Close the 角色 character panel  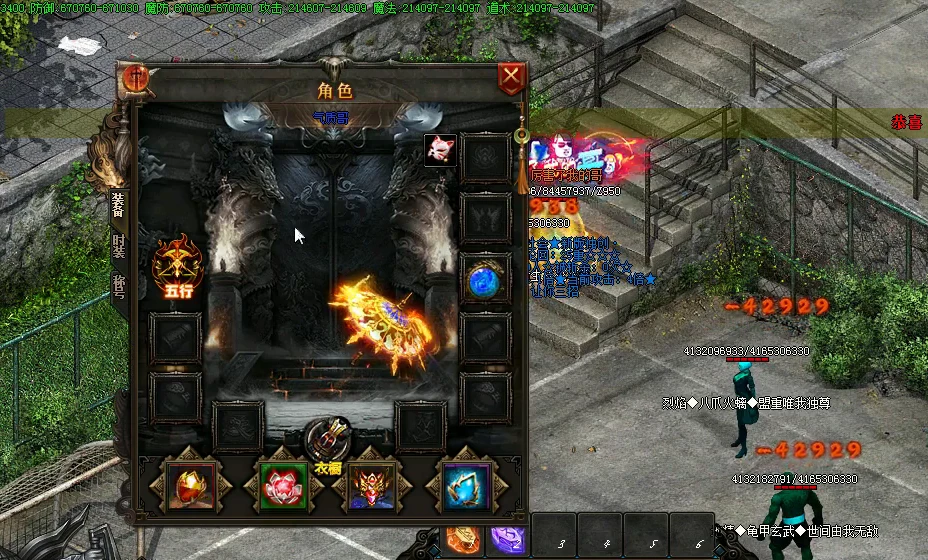click(x=511, y=78)
